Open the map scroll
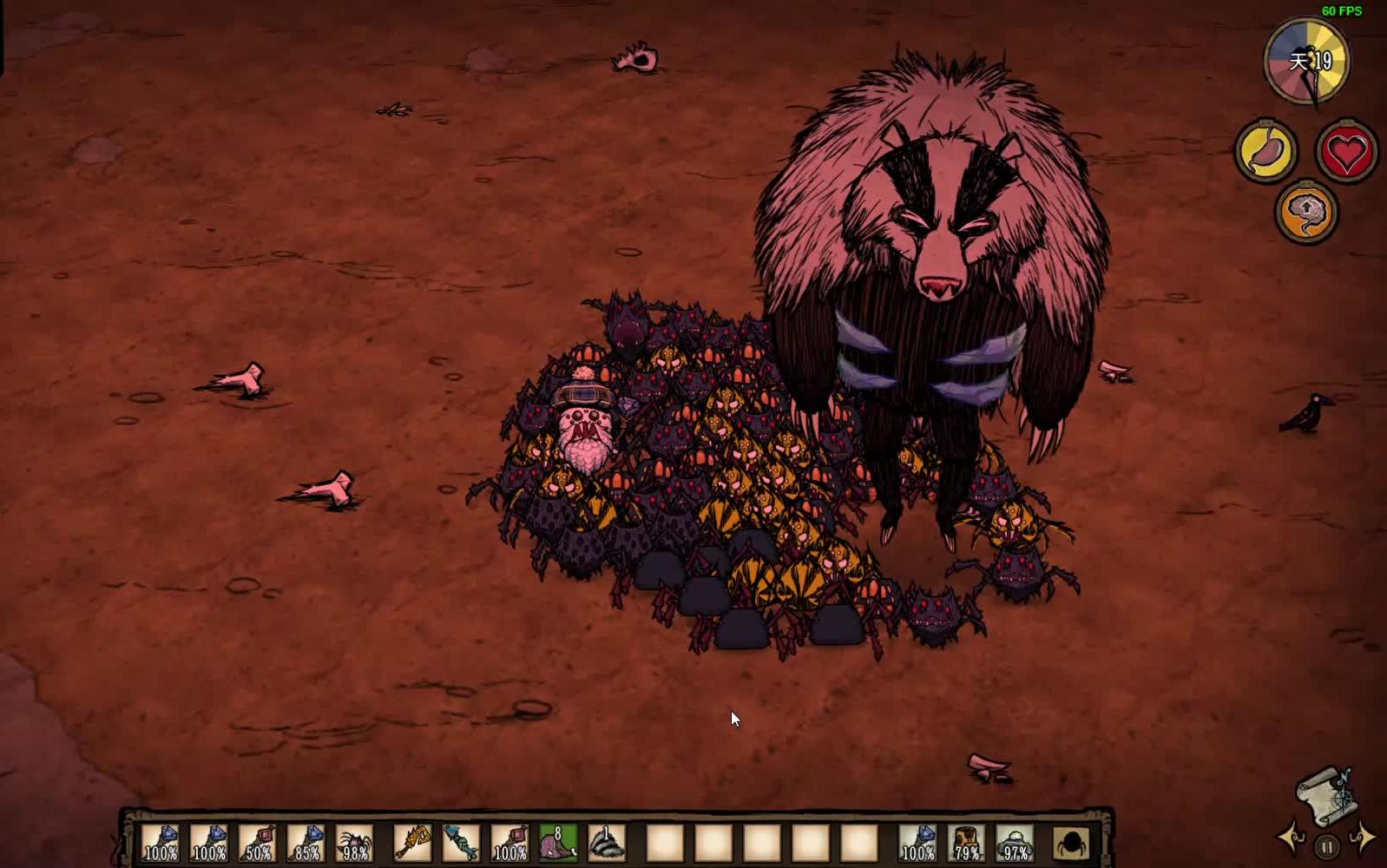The height and width of the screenshot is (868, 1387). pos(1326,794)
